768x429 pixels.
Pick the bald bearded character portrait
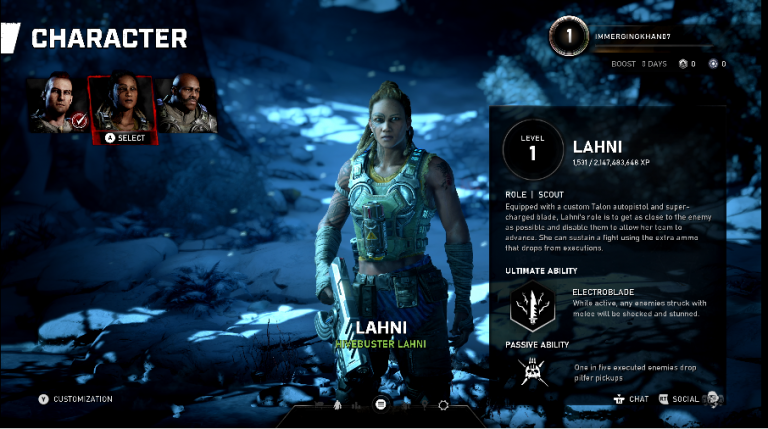point(185,104)
